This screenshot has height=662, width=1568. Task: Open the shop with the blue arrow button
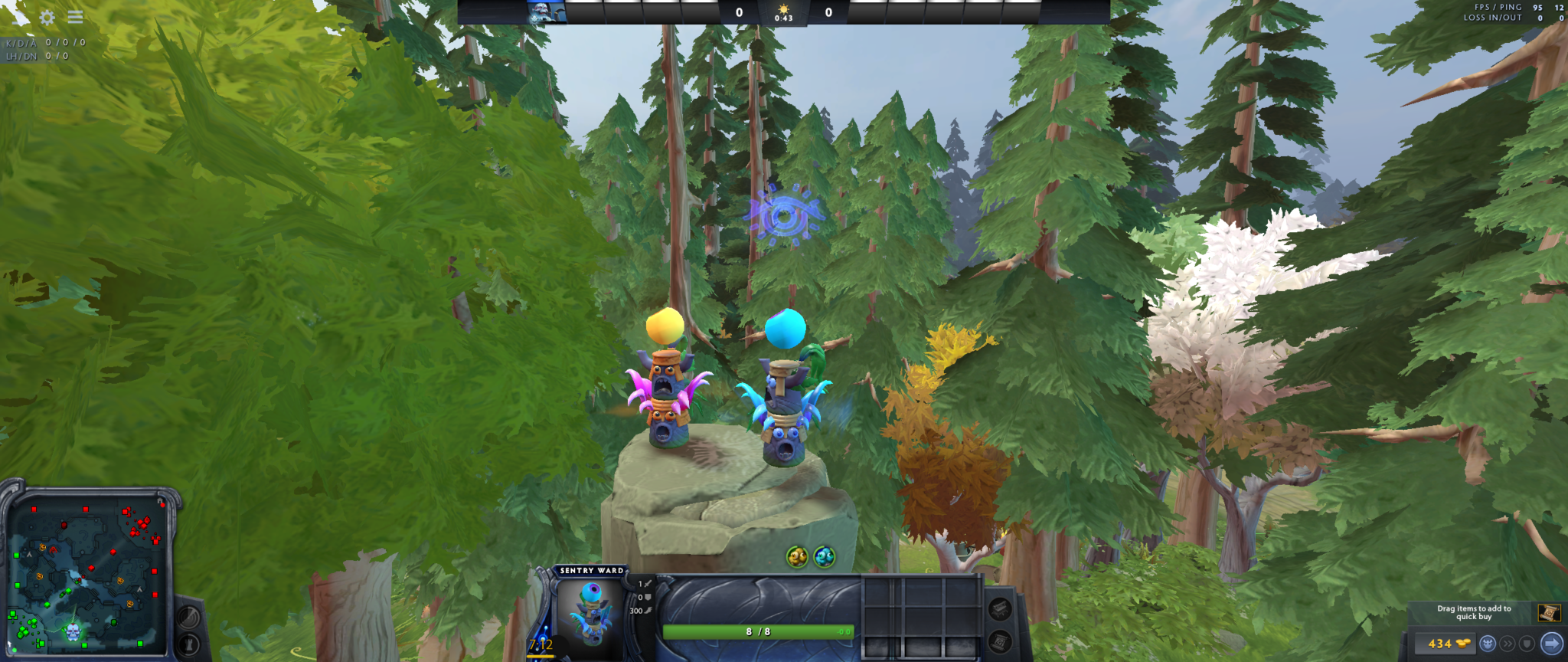(x=1552, y=643)
